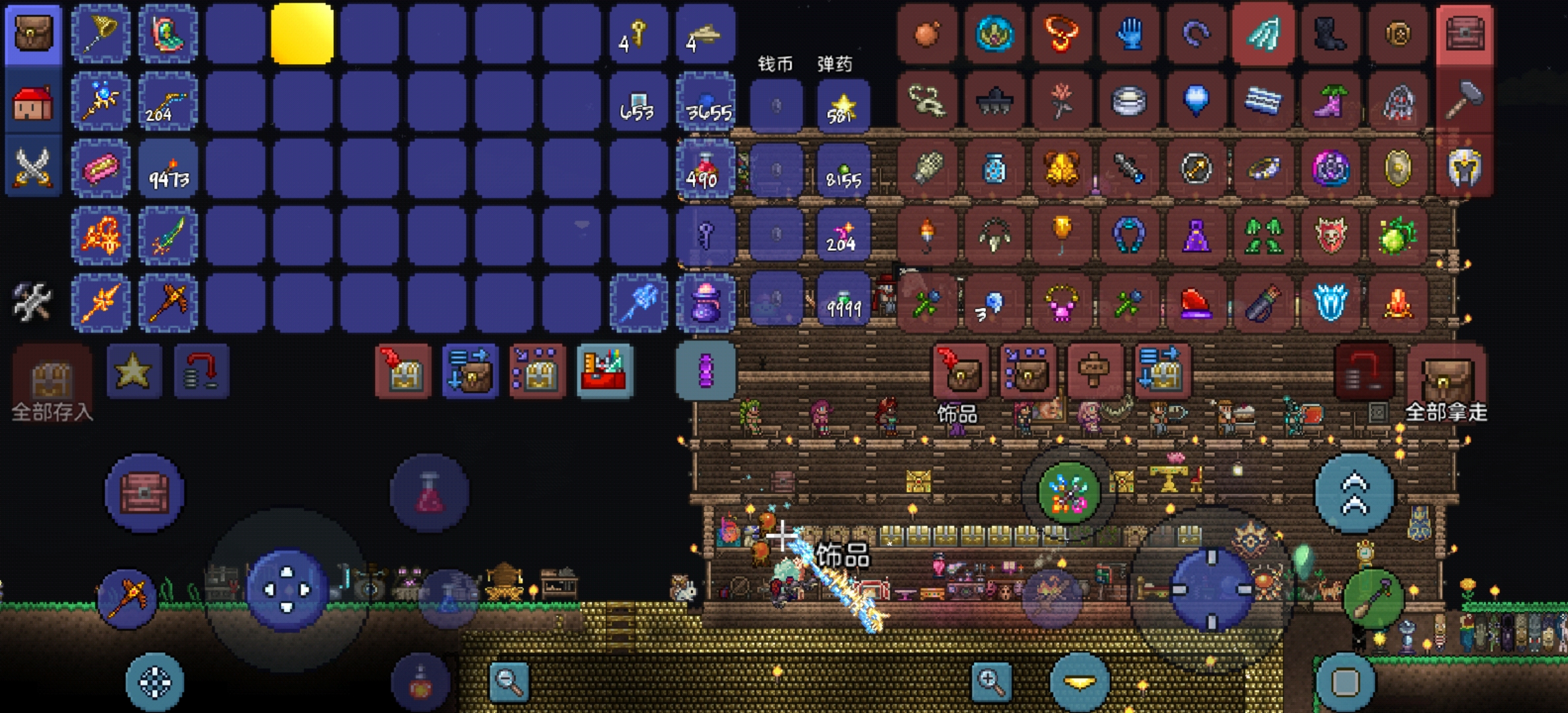Viewport: 1568px width, 713px height.
Task: Zoom in with the magnifier plus button
Action: (991, 680)
